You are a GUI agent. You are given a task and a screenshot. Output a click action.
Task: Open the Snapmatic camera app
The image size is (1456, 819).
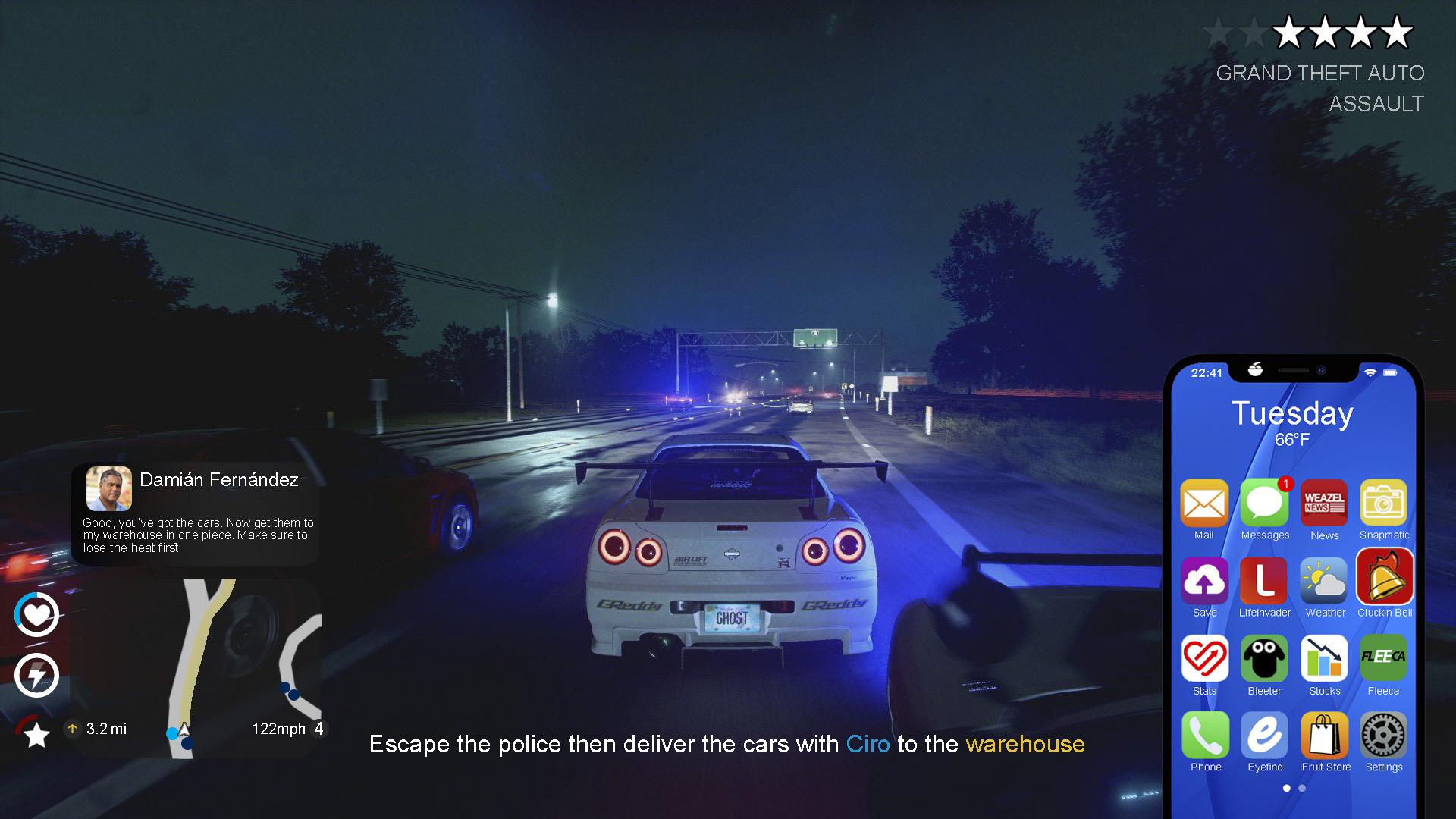(1383, 503)
